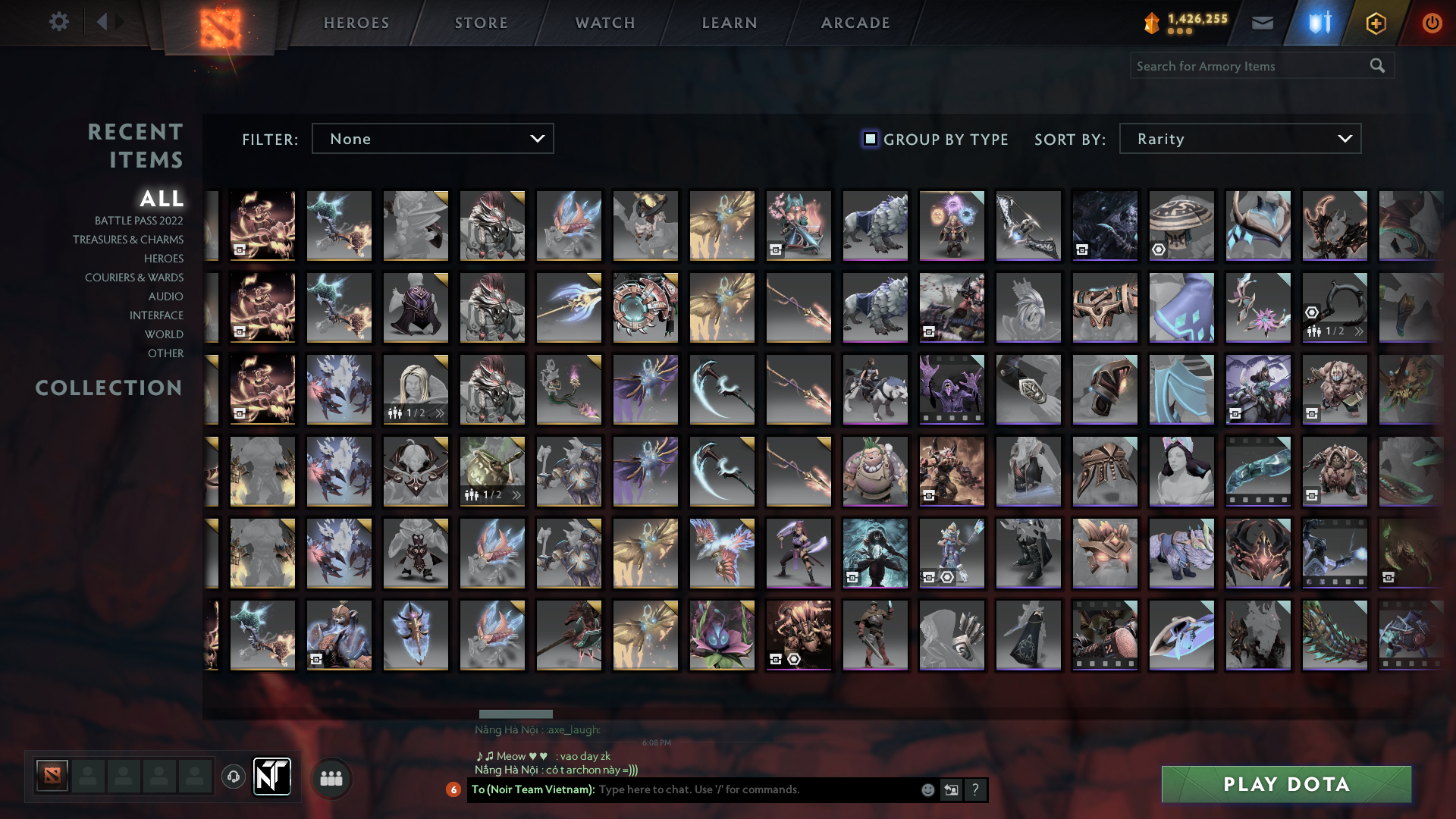This screenshot has width=1456, height=819.
Task: Open the notifications envelope icon
Action: tap(1263, 22)
